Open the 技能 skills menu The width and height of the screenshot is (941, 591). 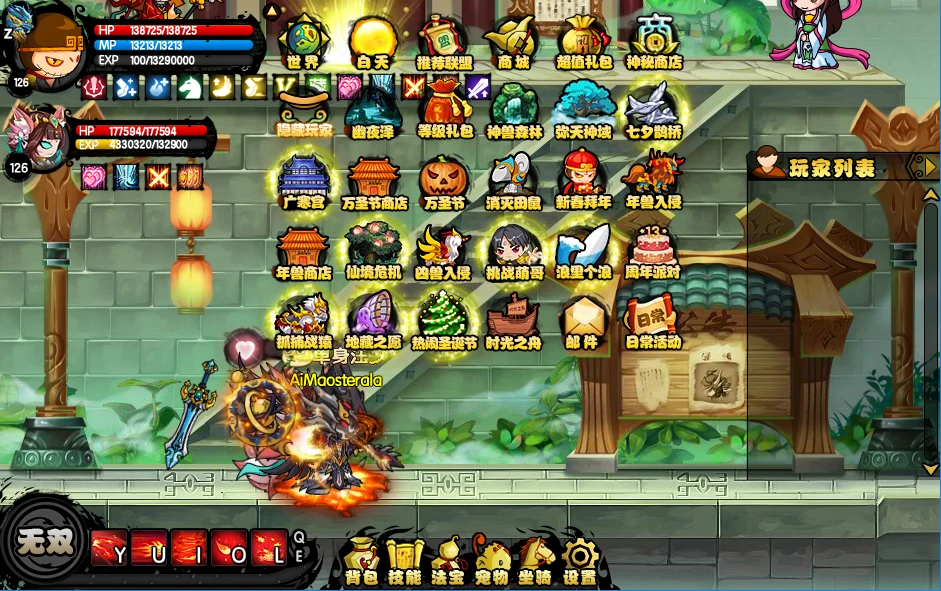click(x=404, y=561)
